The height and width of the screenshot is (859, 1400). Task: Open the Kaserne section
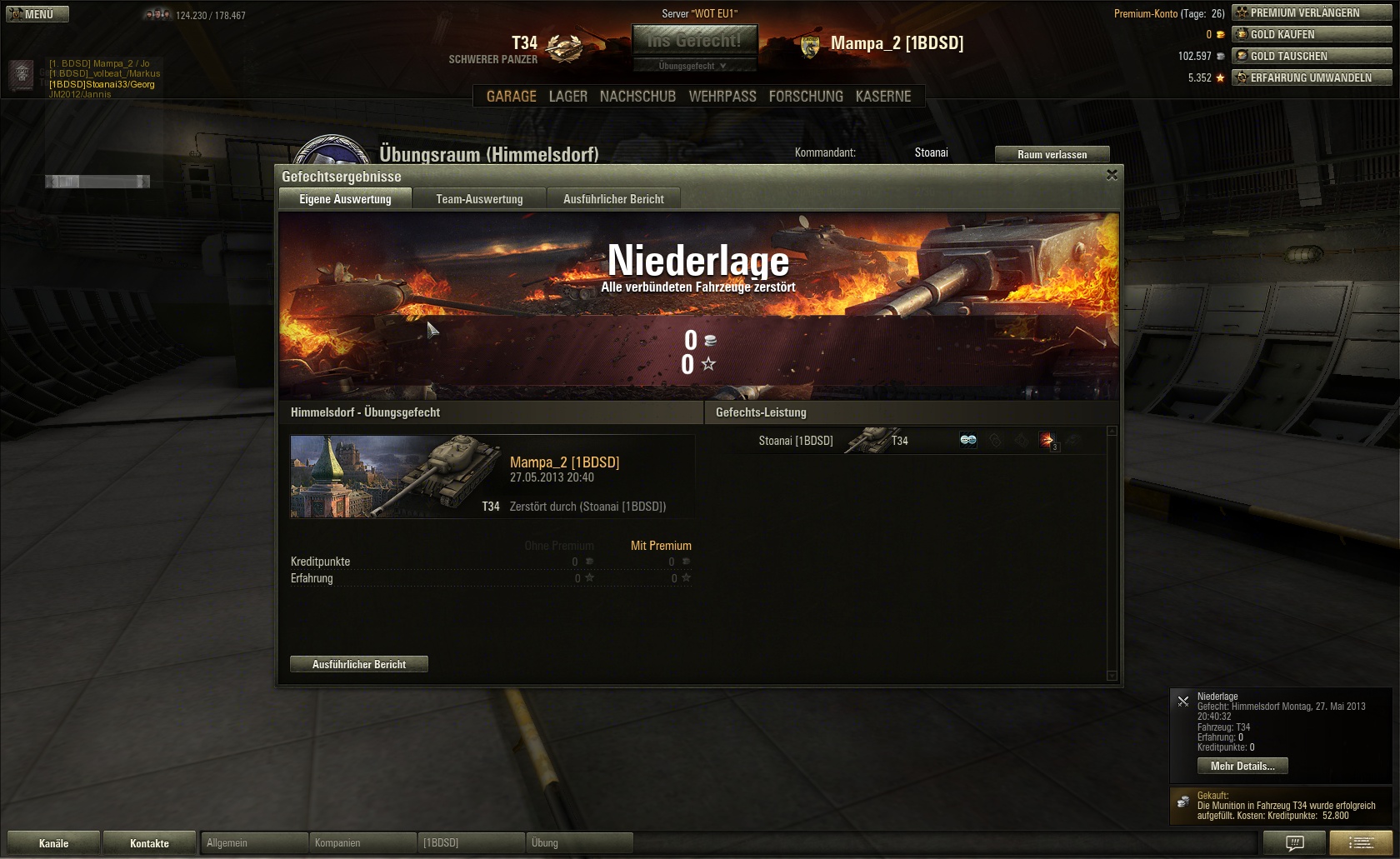pyautogui.click(x=882, y=97)
